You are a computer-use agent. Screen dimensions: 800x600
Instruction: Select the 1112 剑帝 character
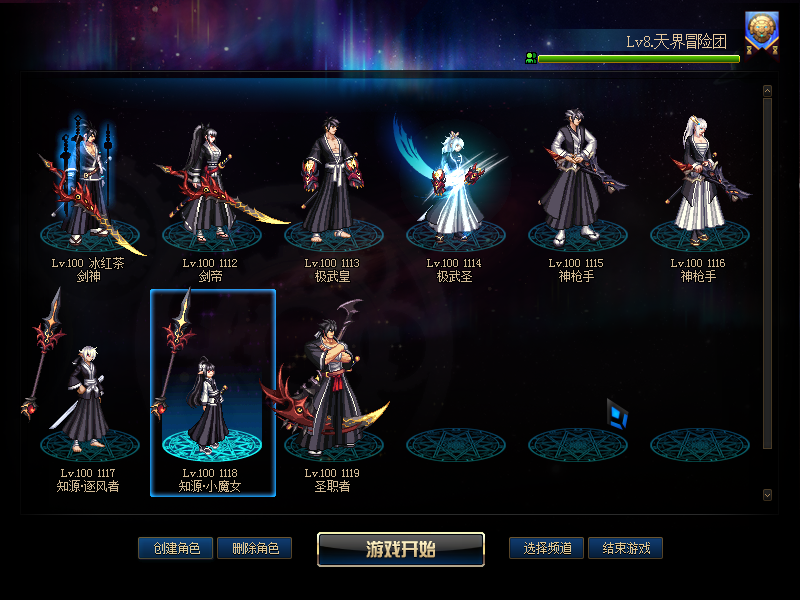click(211, 190)
